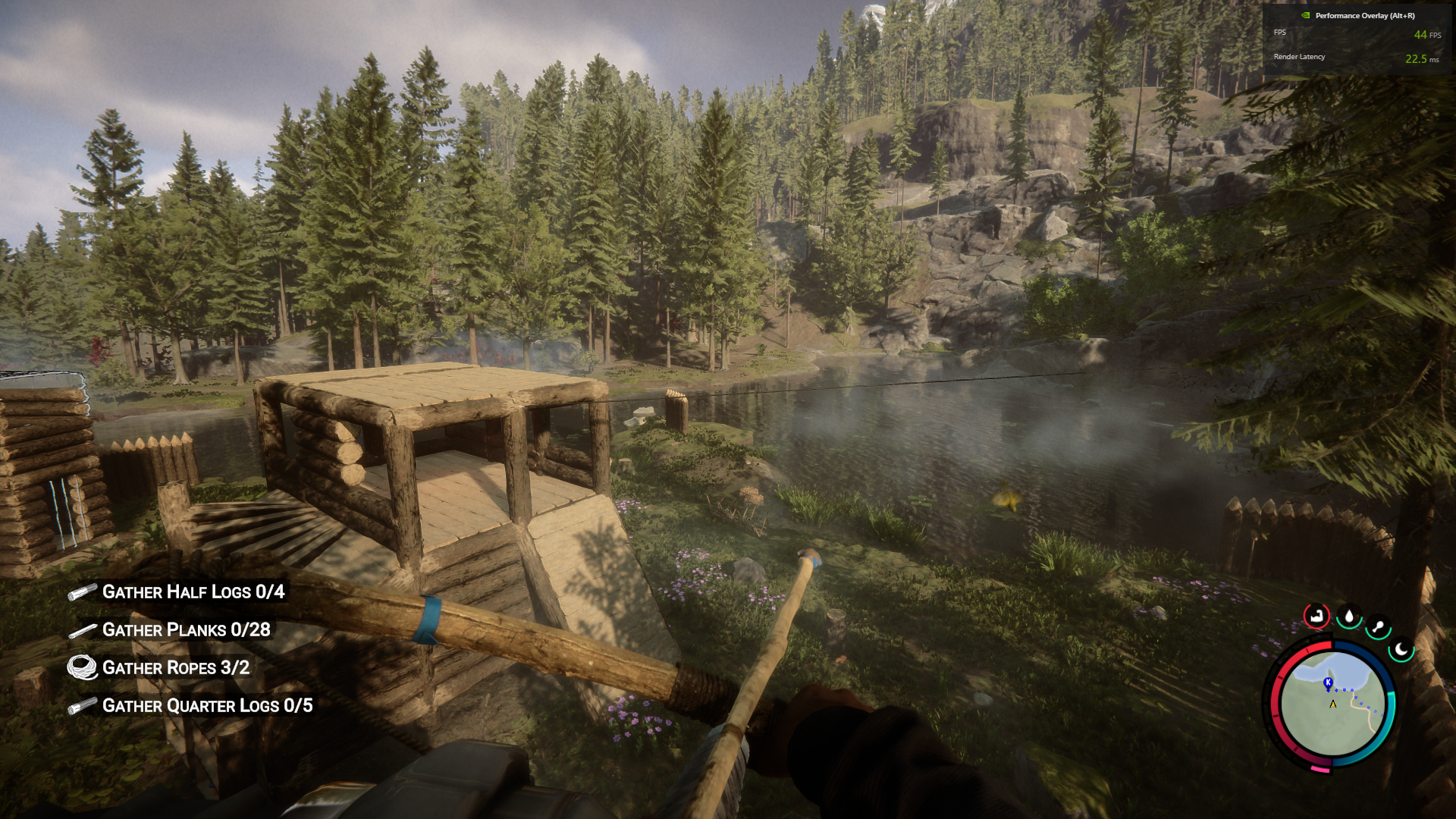Select the crescent moon rest icon

[x=1400, y=651]
